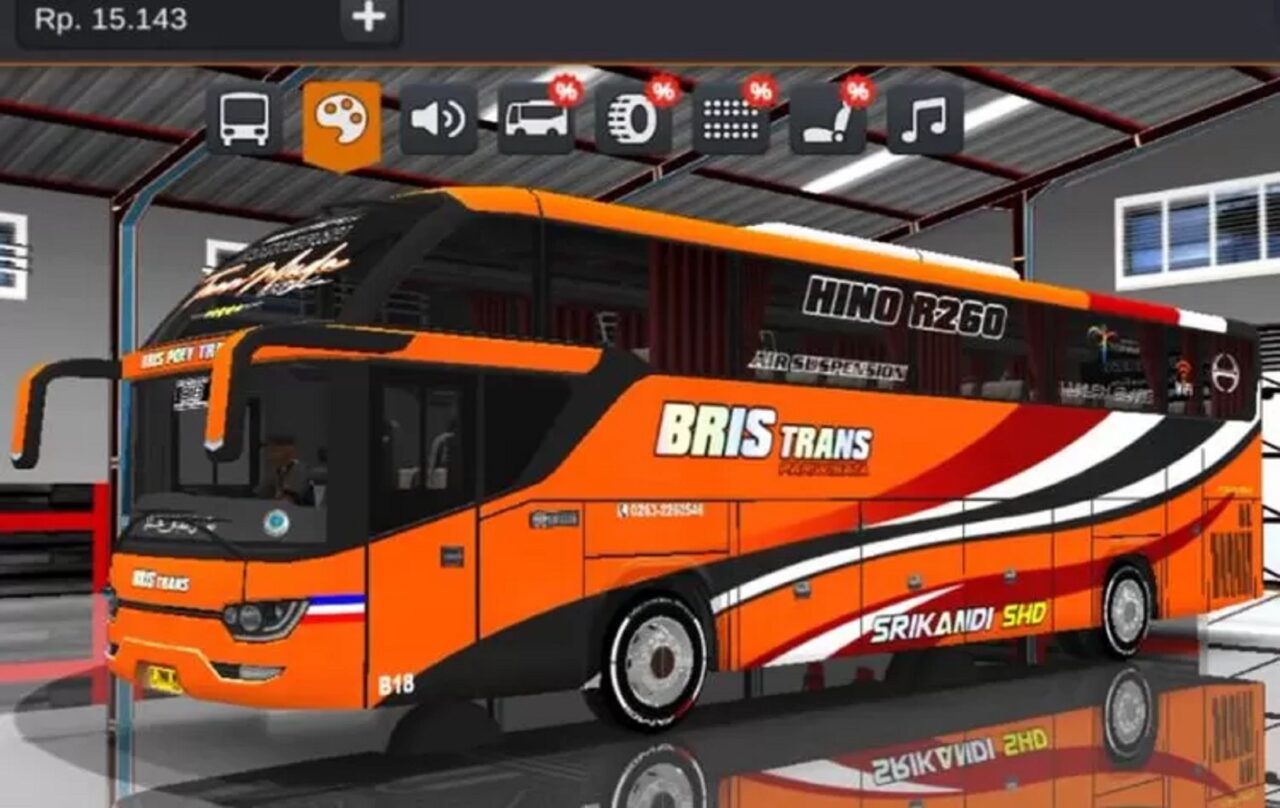Tap the plus button to add money
Viewport: 1280px width, 808px height.
coord(367,20)
